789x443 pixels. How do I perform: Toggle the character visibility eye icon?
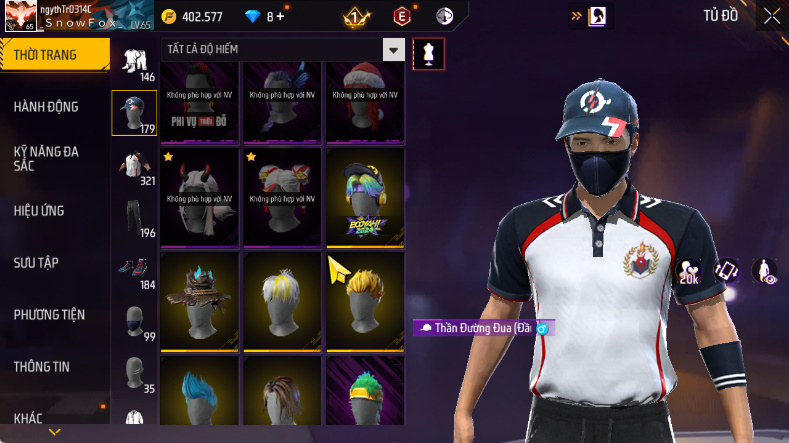(x=764, y=272)
